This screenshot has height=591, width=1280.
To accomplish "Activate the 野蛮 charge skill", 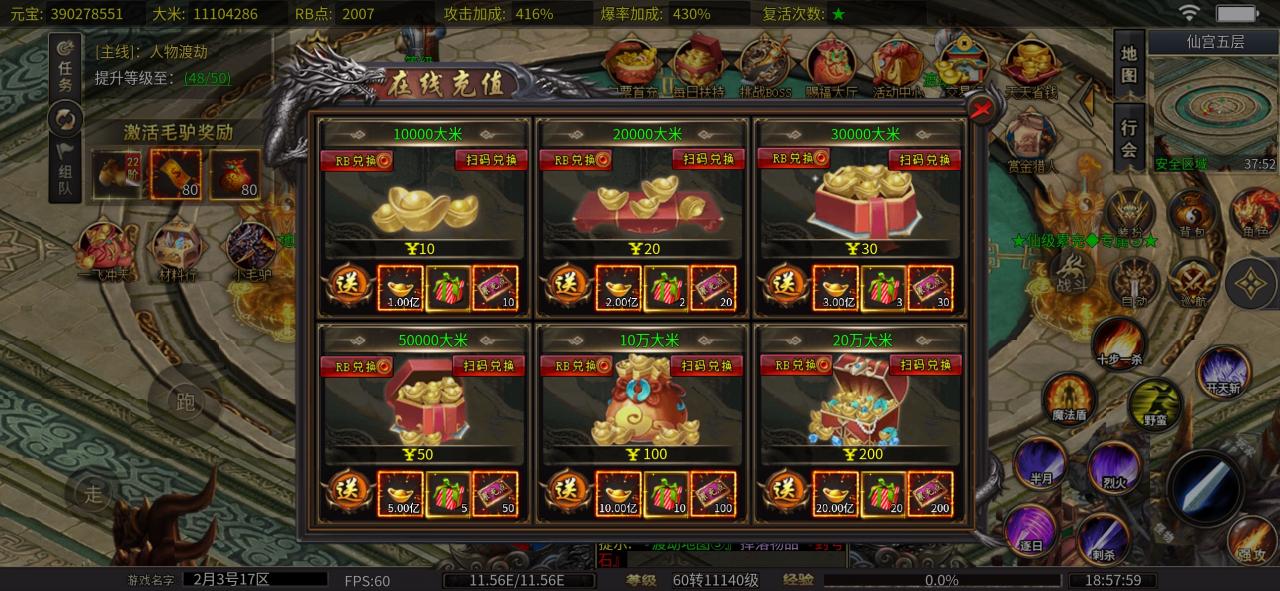I will click(1155, 403).
